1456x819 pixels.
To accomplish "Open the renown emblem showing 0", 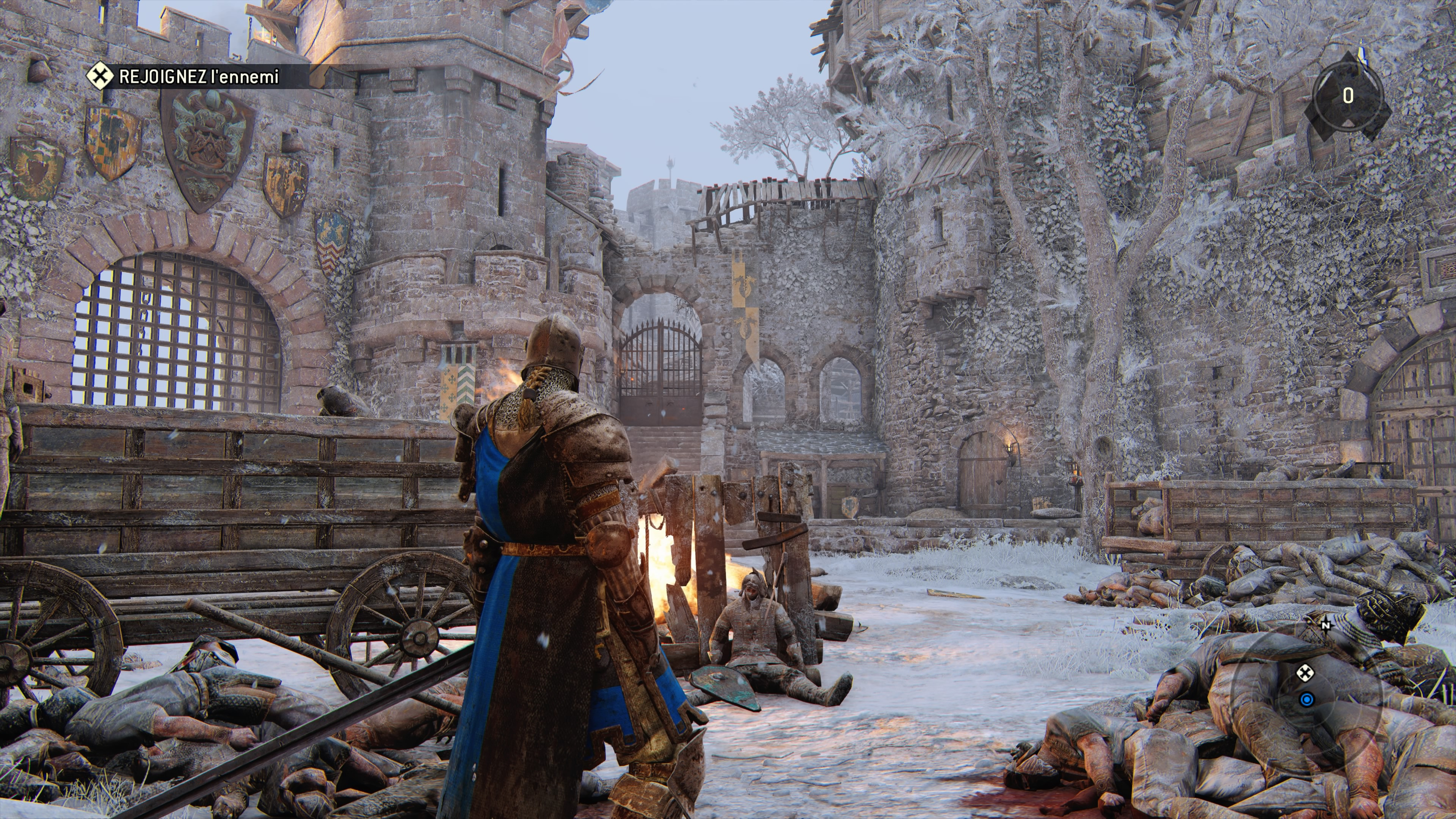I will [1348, 96].
